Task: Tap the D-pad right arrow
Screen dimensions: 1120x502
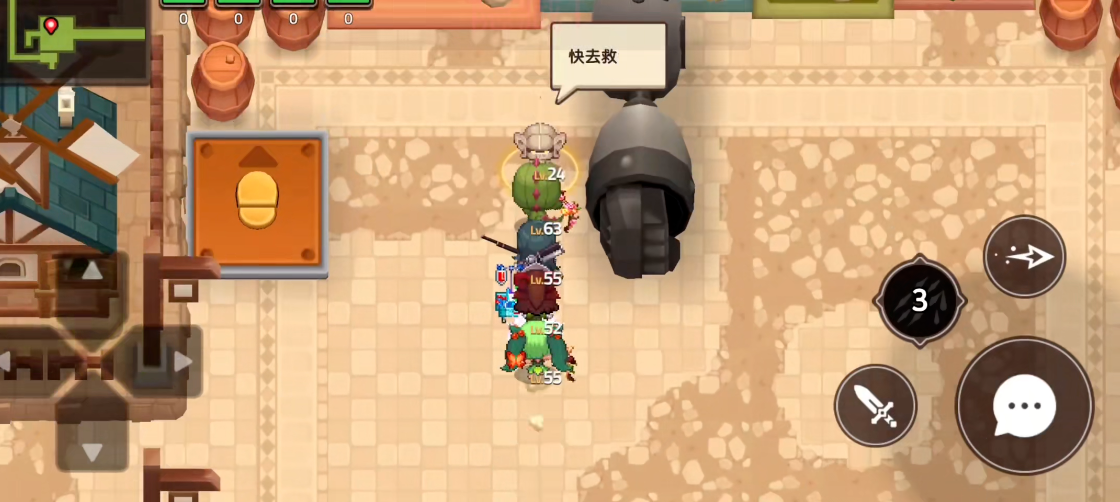Action: click(180, 361)
